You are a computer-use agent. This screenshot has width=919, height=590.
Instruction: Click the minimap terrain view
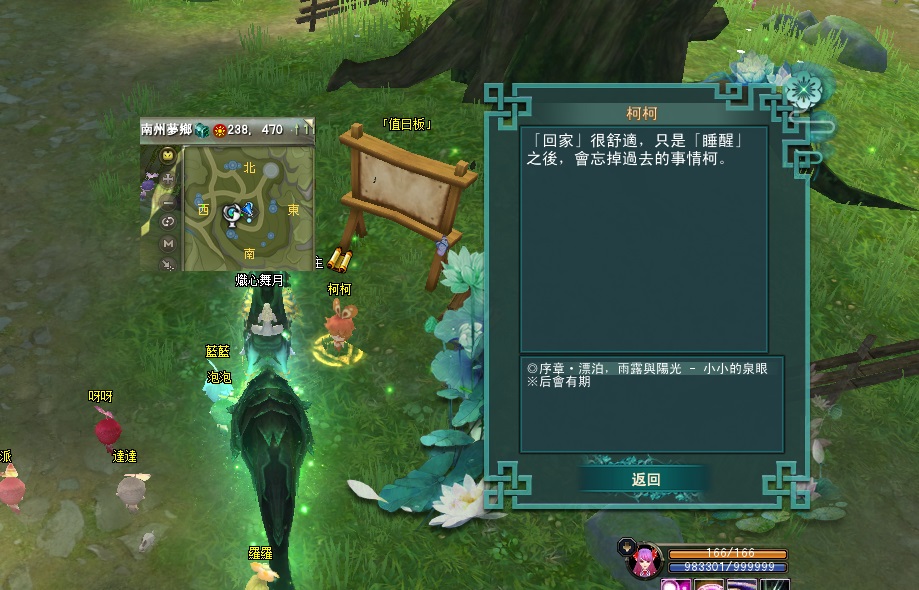[249, 209]
